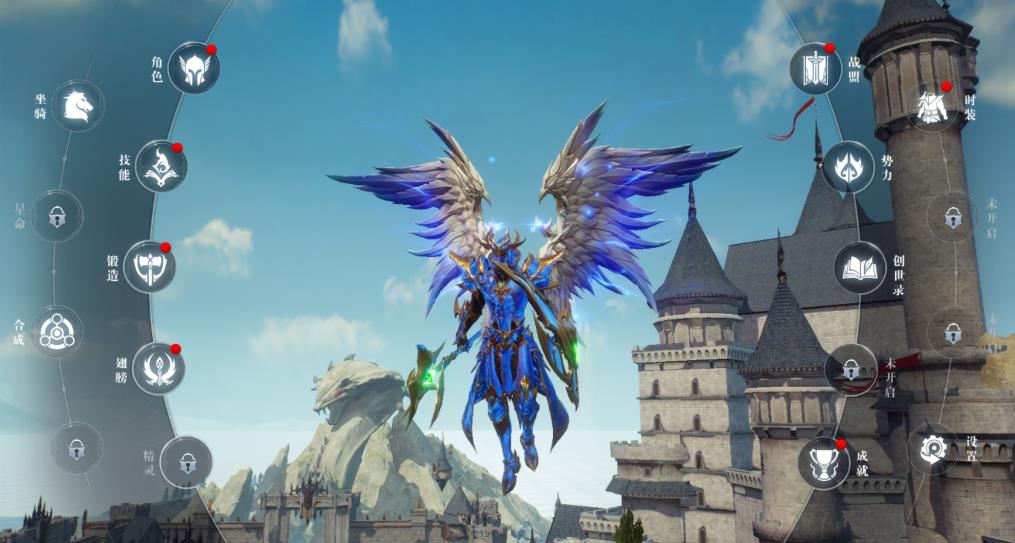Choose the 合成 synthesis icon
The image size is (1015, 543).
pos(56,332)
